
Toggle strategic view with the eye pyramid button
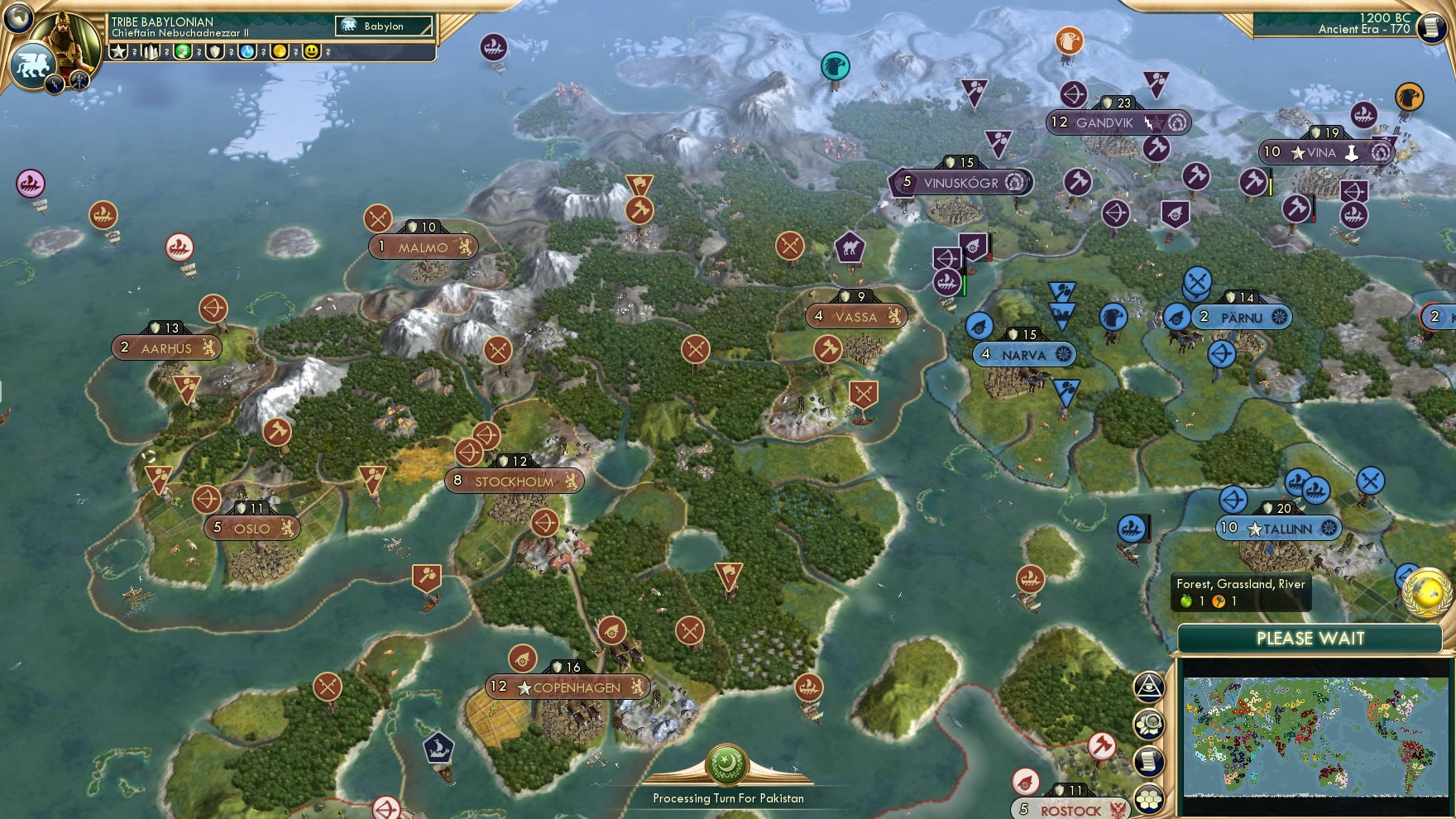click(x=1148, y=685)
